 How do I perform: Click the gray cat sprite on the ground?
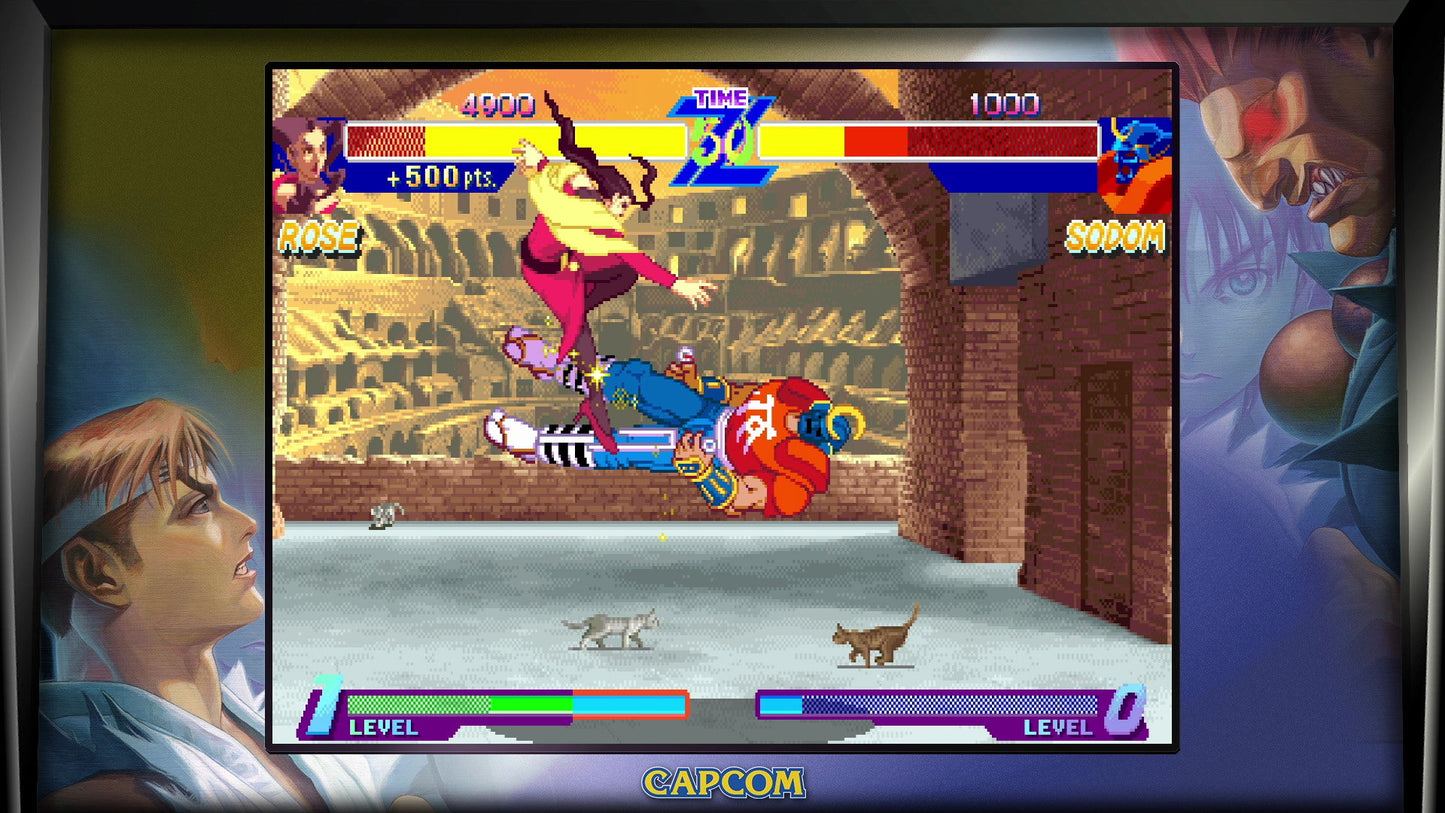coord(613,628)
